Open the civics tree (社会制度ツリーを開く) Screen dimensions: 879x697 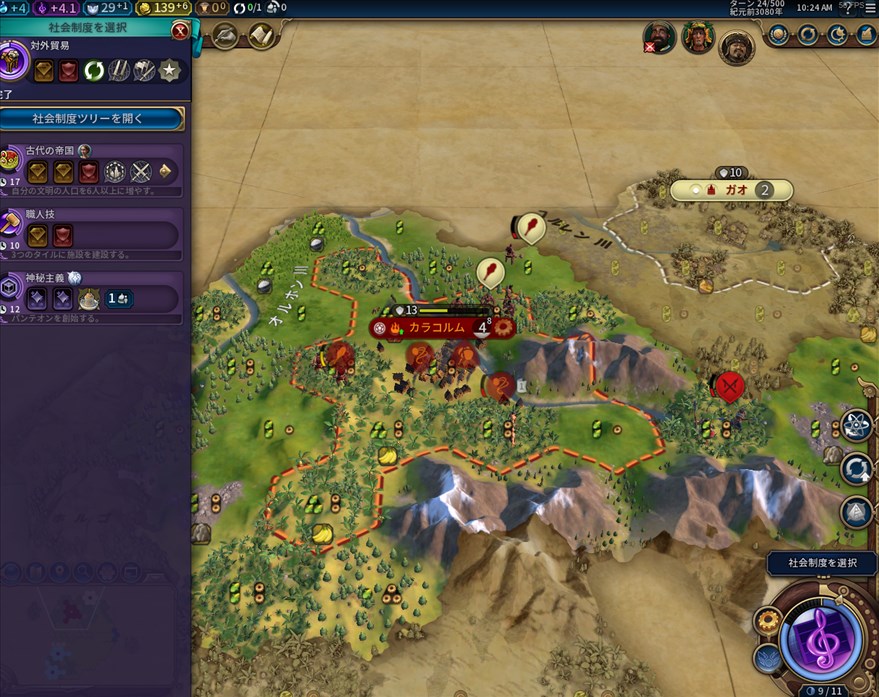[92, 118]
